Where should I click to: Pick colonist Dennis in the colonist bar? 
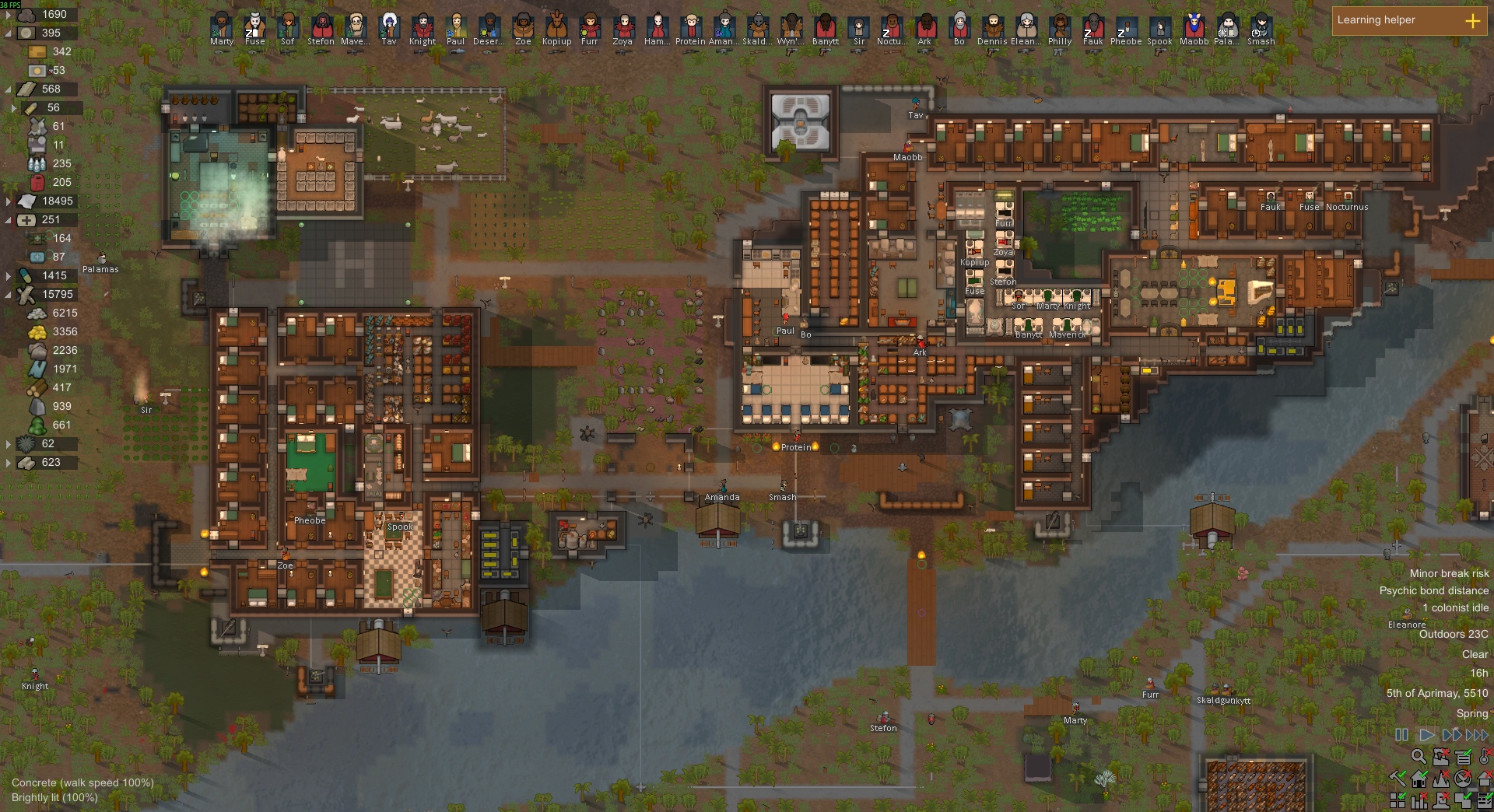992,27
